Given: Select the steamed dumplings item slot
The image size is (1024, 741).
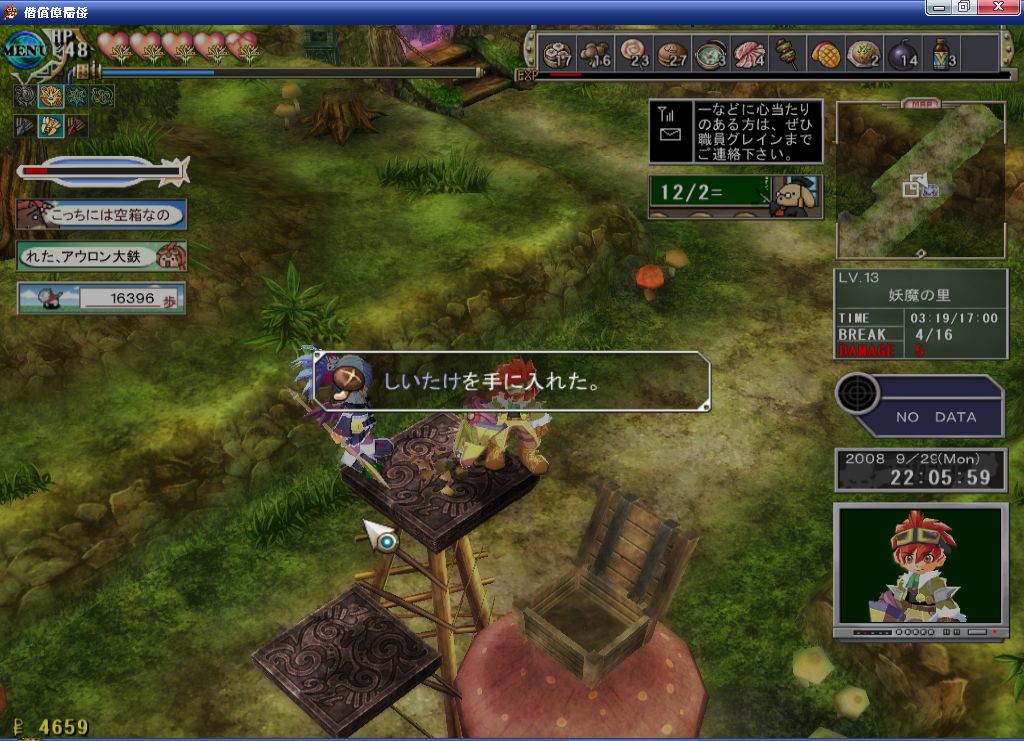Looking at the screenshot, I should 557,52.
